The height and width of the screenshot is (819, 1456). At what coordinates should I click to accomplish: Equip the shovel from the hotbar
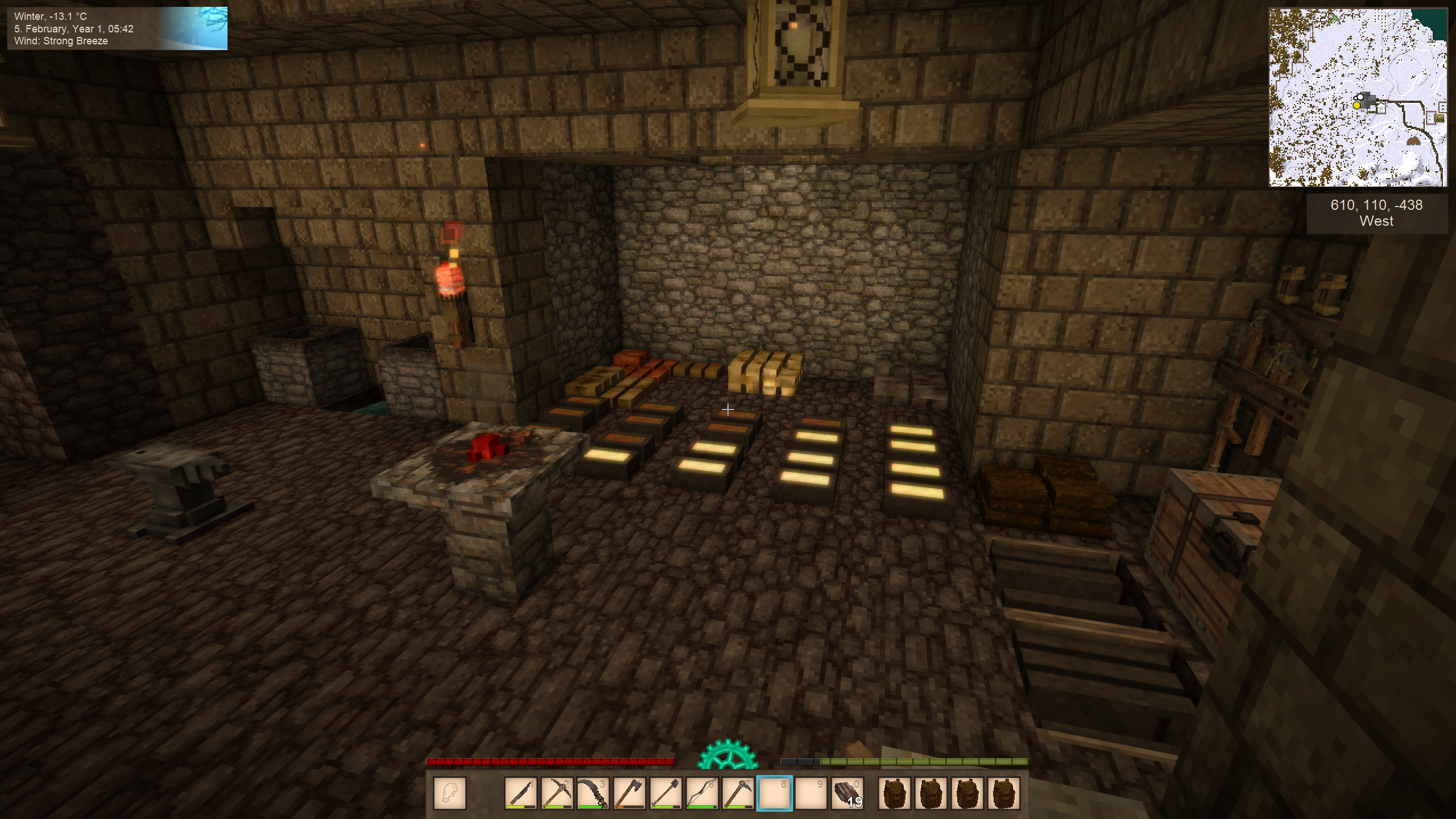click(666, 793)
